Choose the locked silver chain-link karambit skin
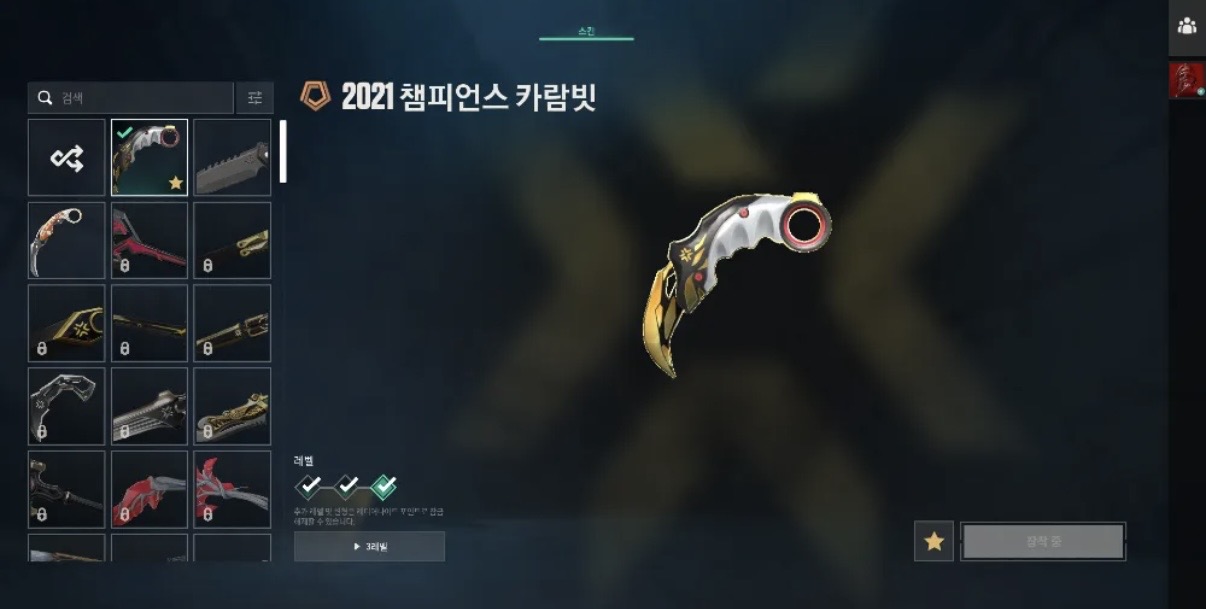The height and width of the screenshot is (609, 1206). pos(67,406)
